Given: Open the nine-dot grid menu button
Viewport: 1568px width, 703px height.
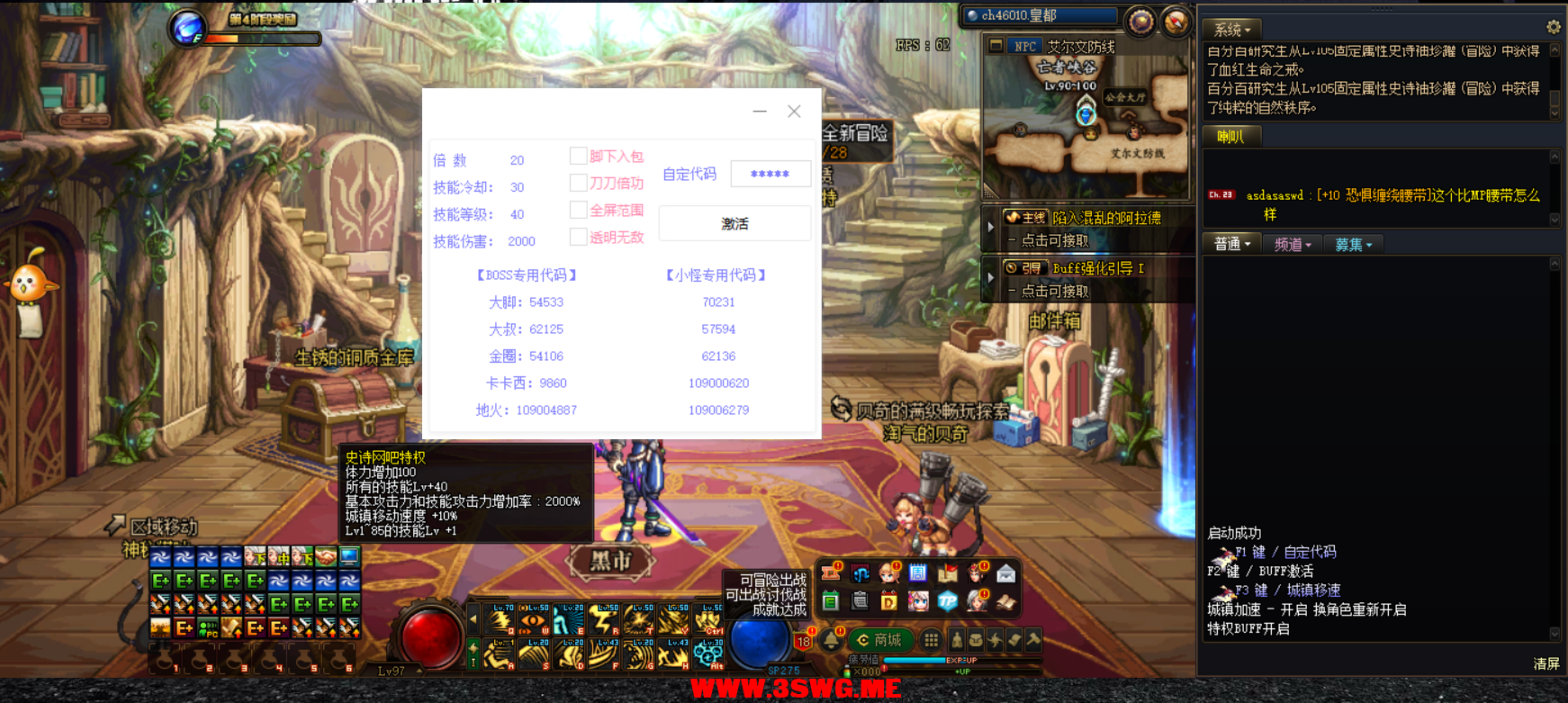Looking at the screenshot, I should (932, 640).
